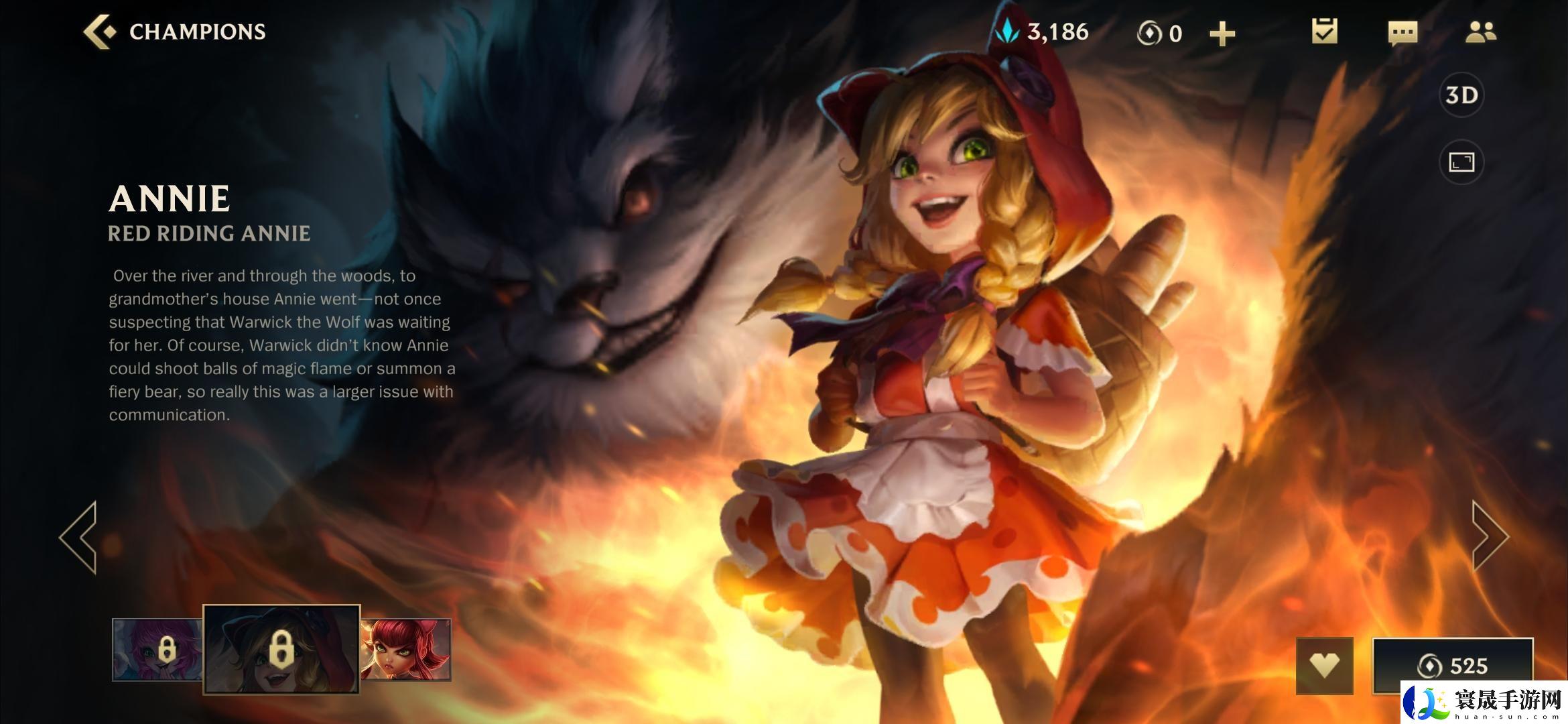Screen dimensions: 1568x724
Task: Add more Wild Cores with plus button
Action: point(1222,34)
